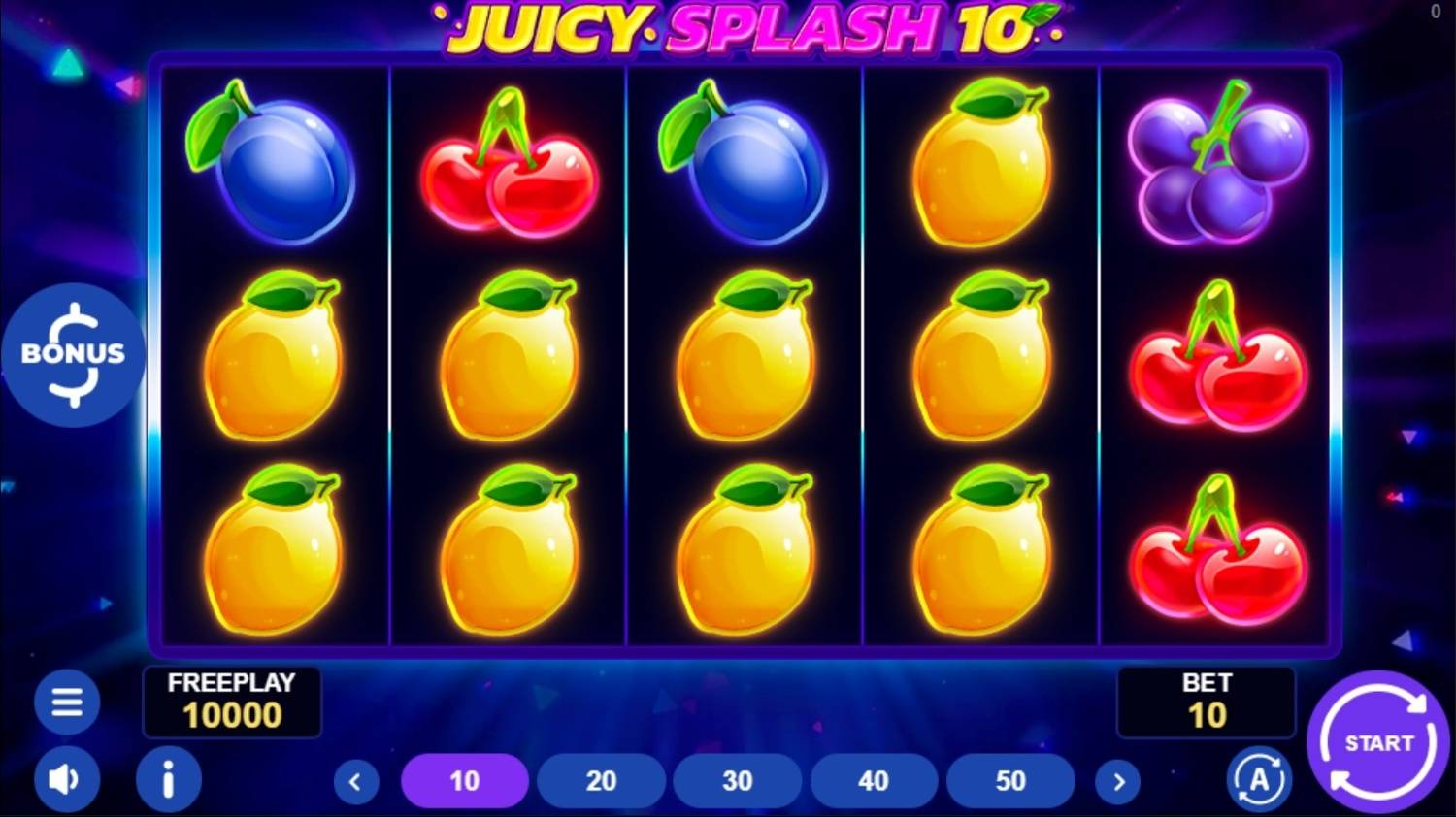This screenshot has height=817, width=1456.
Task: Enable autoplay mode
Action: [x=1259, y=779]
